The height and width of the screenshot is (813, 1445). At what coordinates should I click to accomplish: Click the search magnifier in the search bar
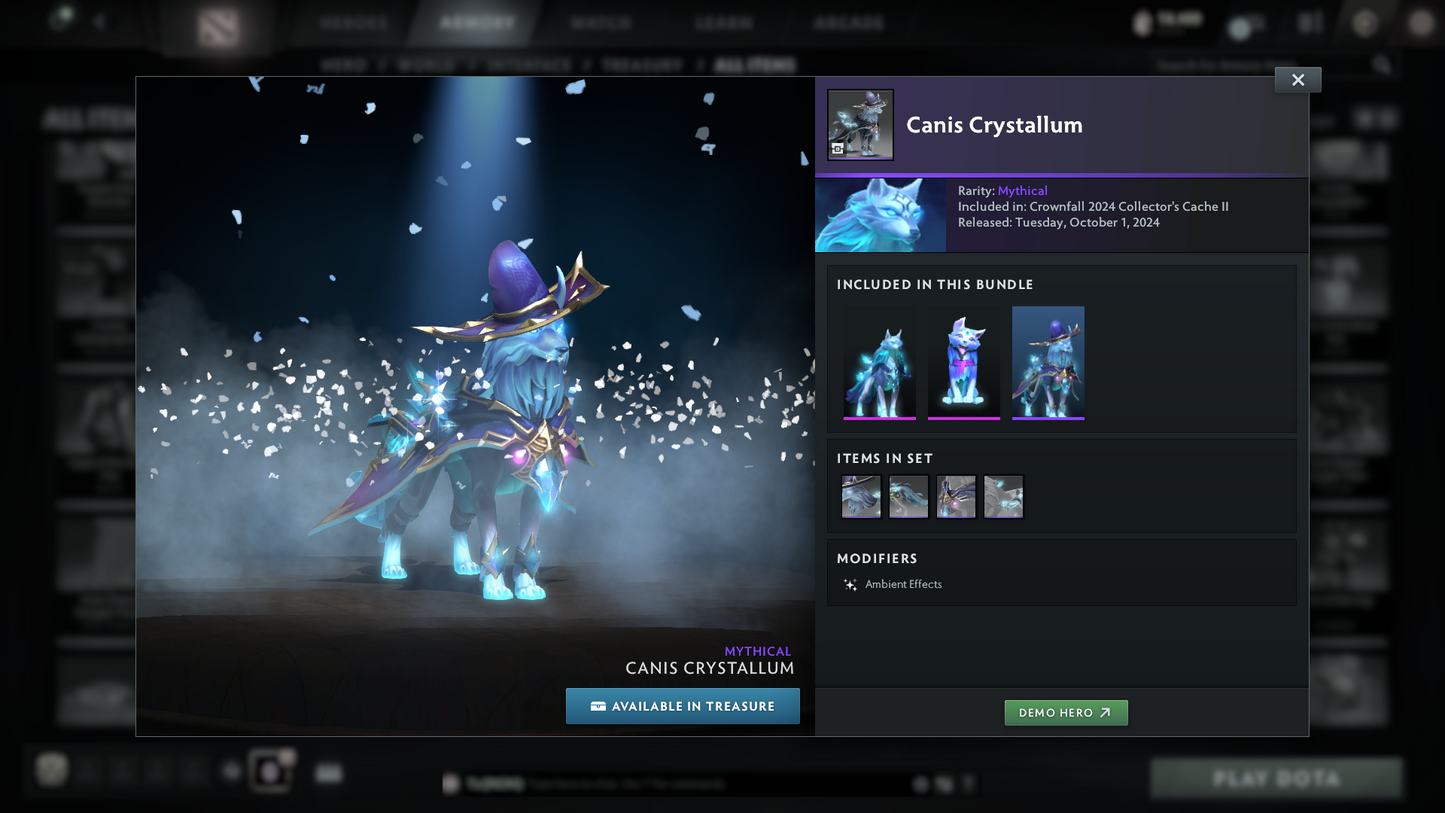pyautogui.click(x=1380, y=63)
